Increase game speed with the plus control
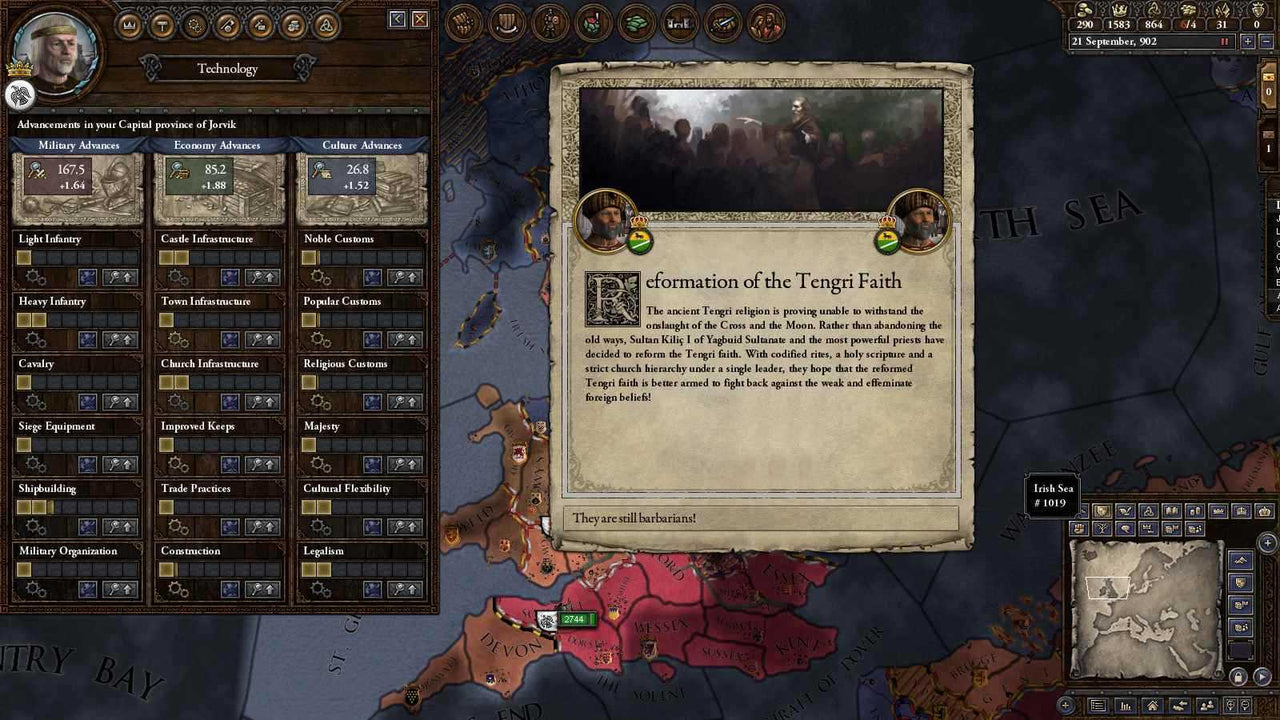 (1248, 41)
